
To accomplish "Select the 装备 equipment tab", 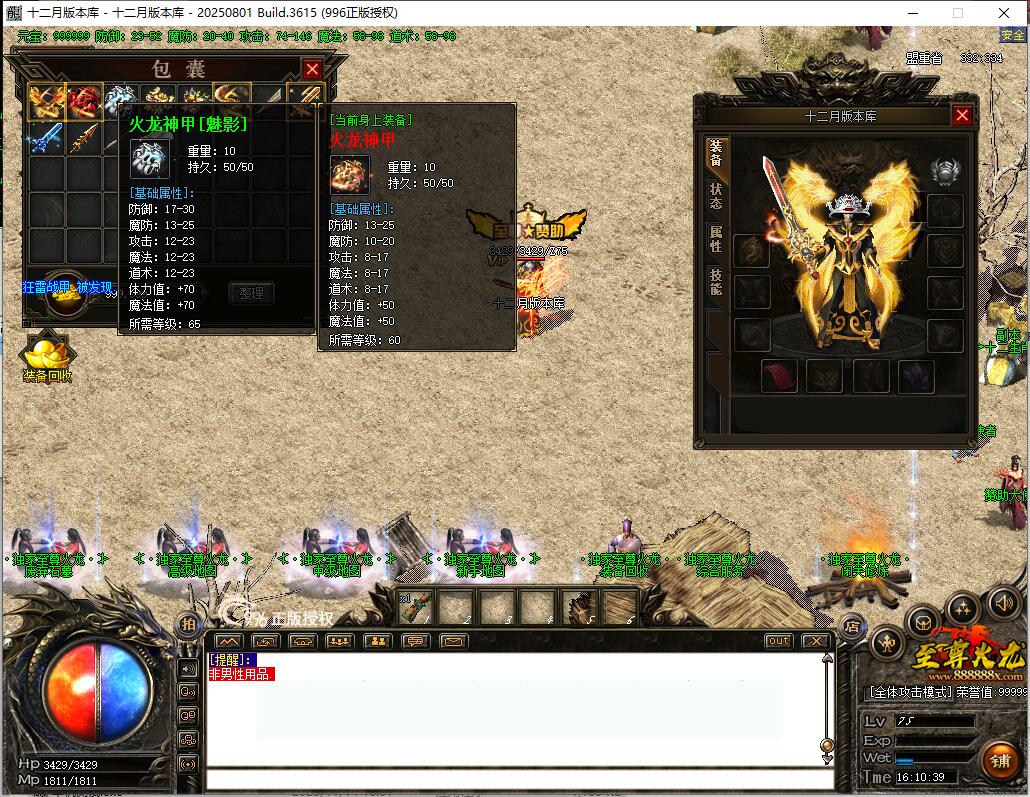I will point(716,153).
